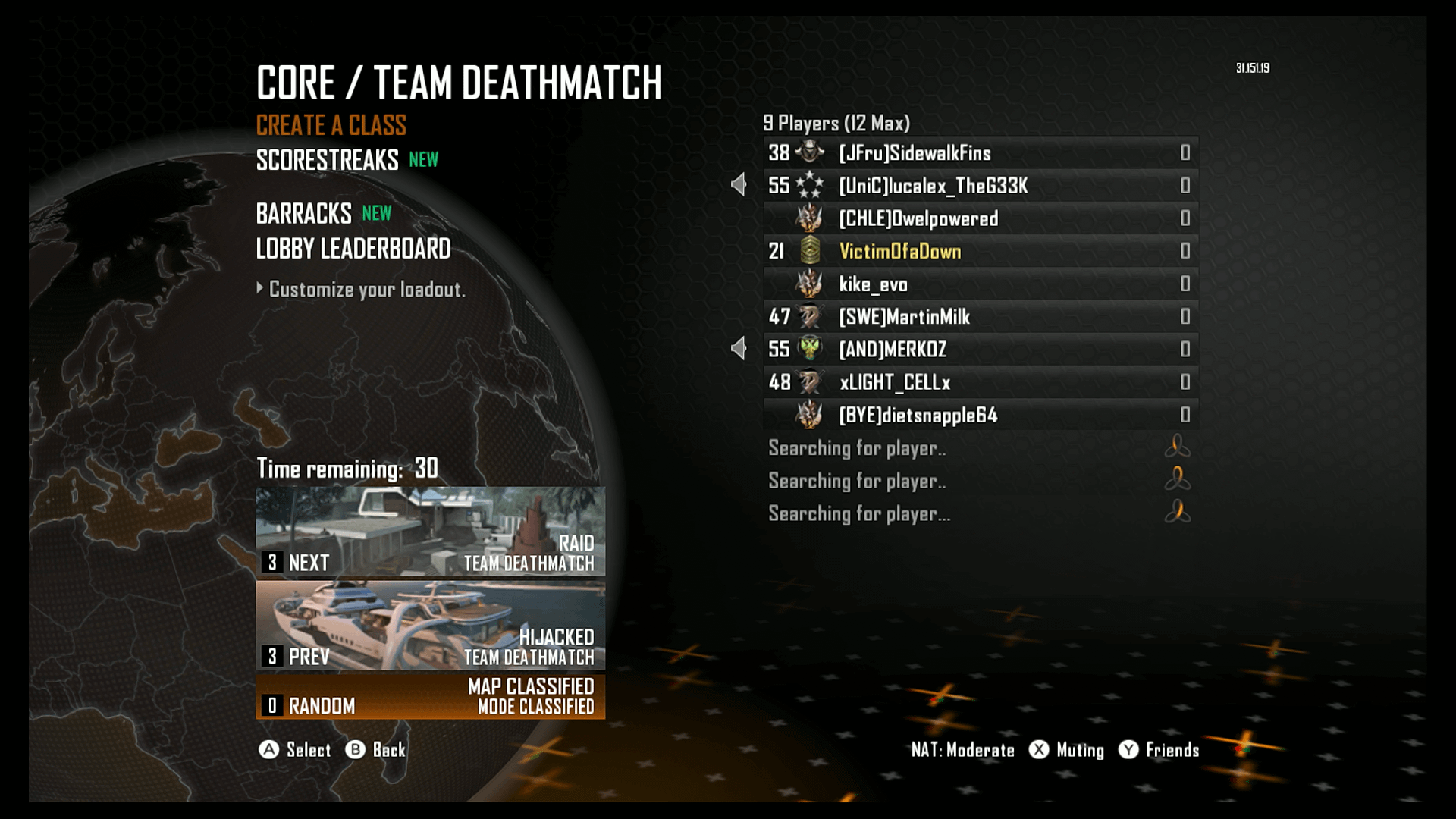This screenshot has width=1456, height=819.
Task: Select [AND]MERKOZ from the lobby list
Action: 980,350
